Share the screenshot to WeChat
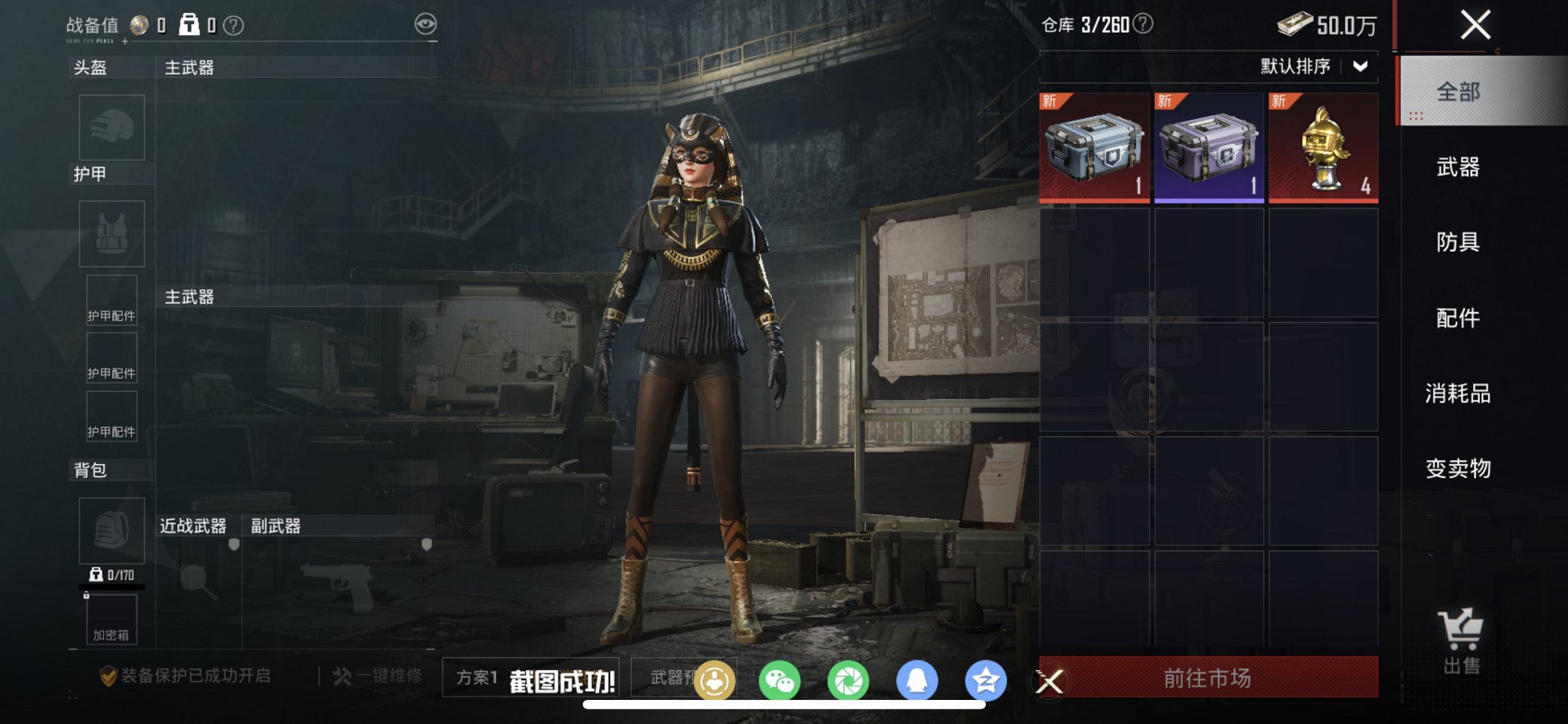This screenshot has height=724, width=1568. [x=779, y=681]
